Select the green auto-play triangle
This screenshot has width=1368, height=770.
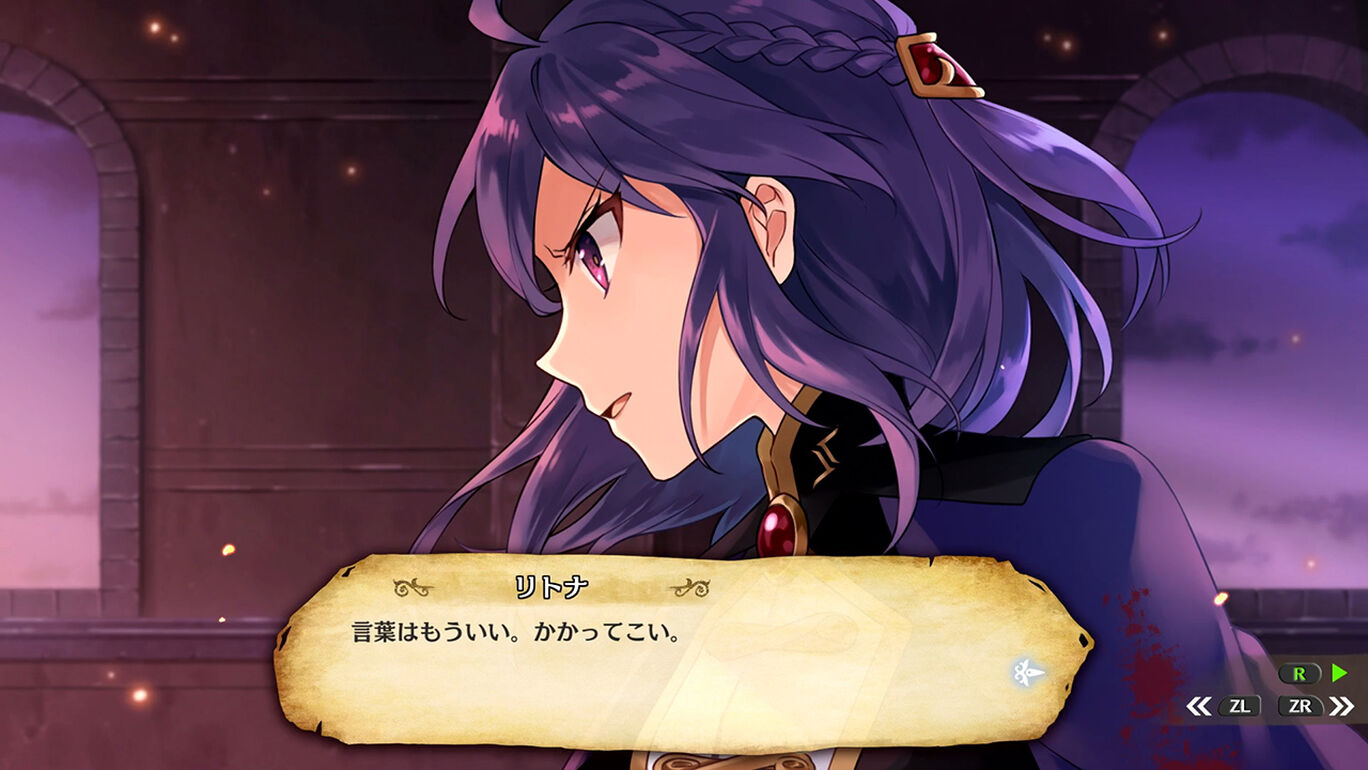[1338, 674]
